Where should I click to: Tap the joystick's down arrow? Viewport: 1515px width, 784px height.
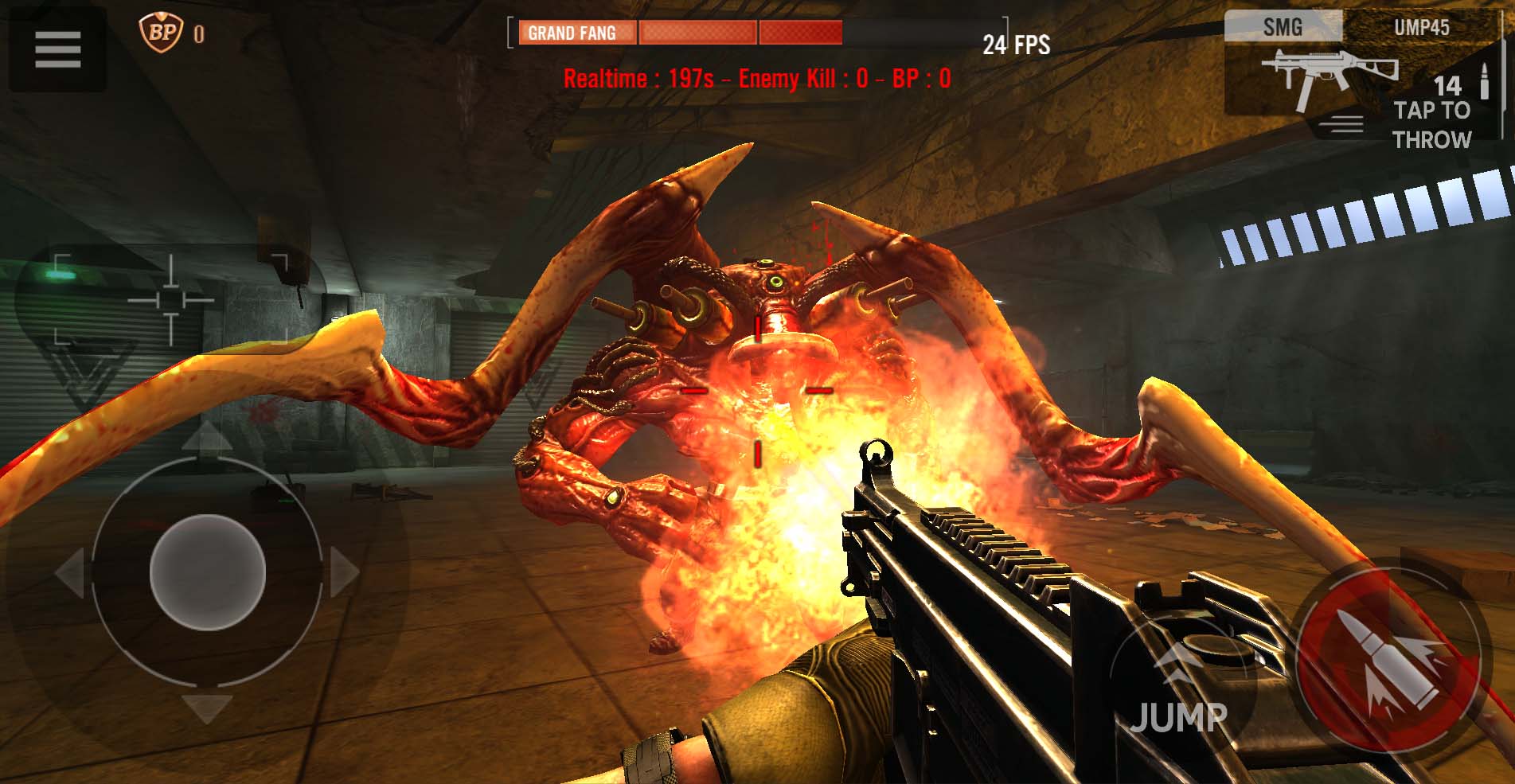tap(207, 708)
